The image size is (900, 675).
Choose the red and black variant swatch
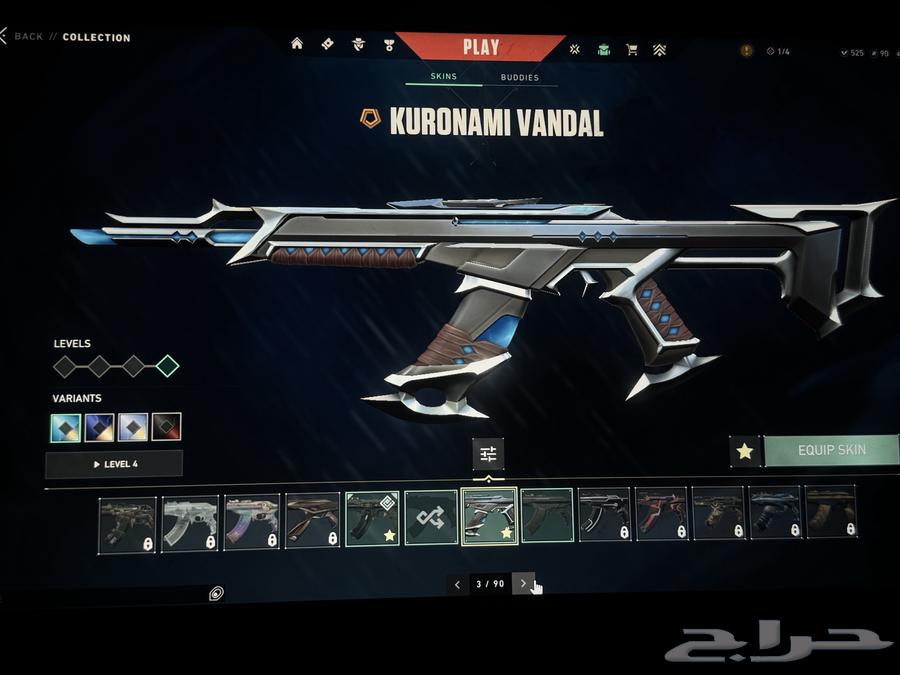(166, 427)
